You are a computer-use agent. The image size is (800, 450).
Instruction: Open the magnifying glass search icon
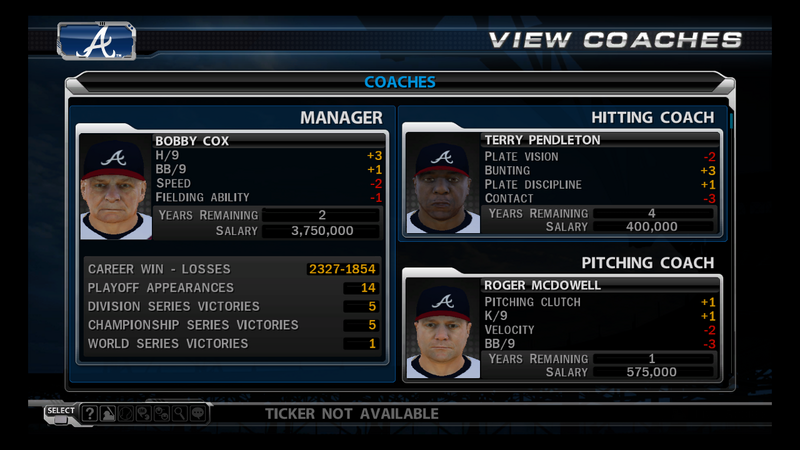point(178,413)
